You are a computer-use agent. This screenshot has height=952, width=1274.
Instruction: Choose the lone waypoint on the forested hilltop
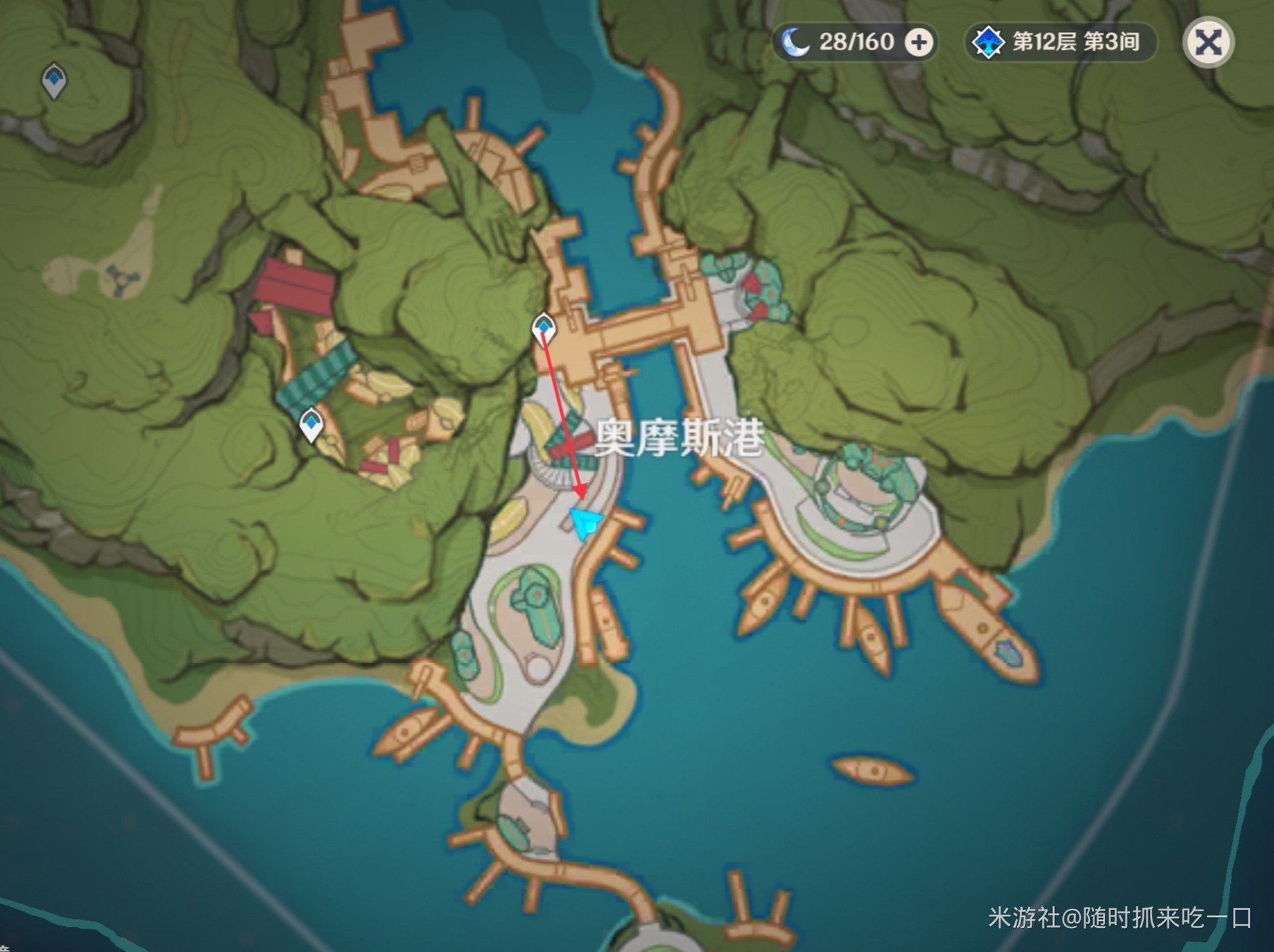click(54, 80)
